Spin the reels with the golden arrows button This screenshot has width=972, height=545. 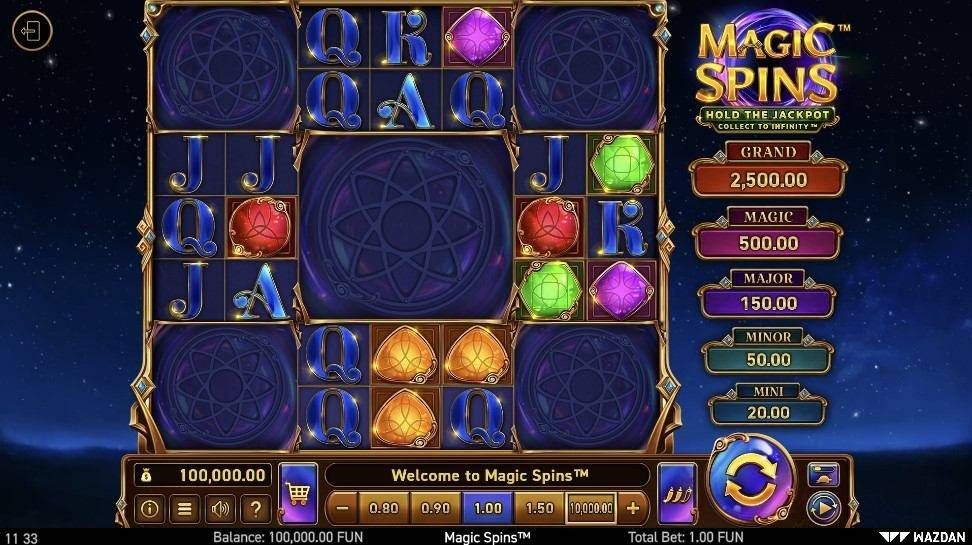pyautogui.click(x=750, y=481)
